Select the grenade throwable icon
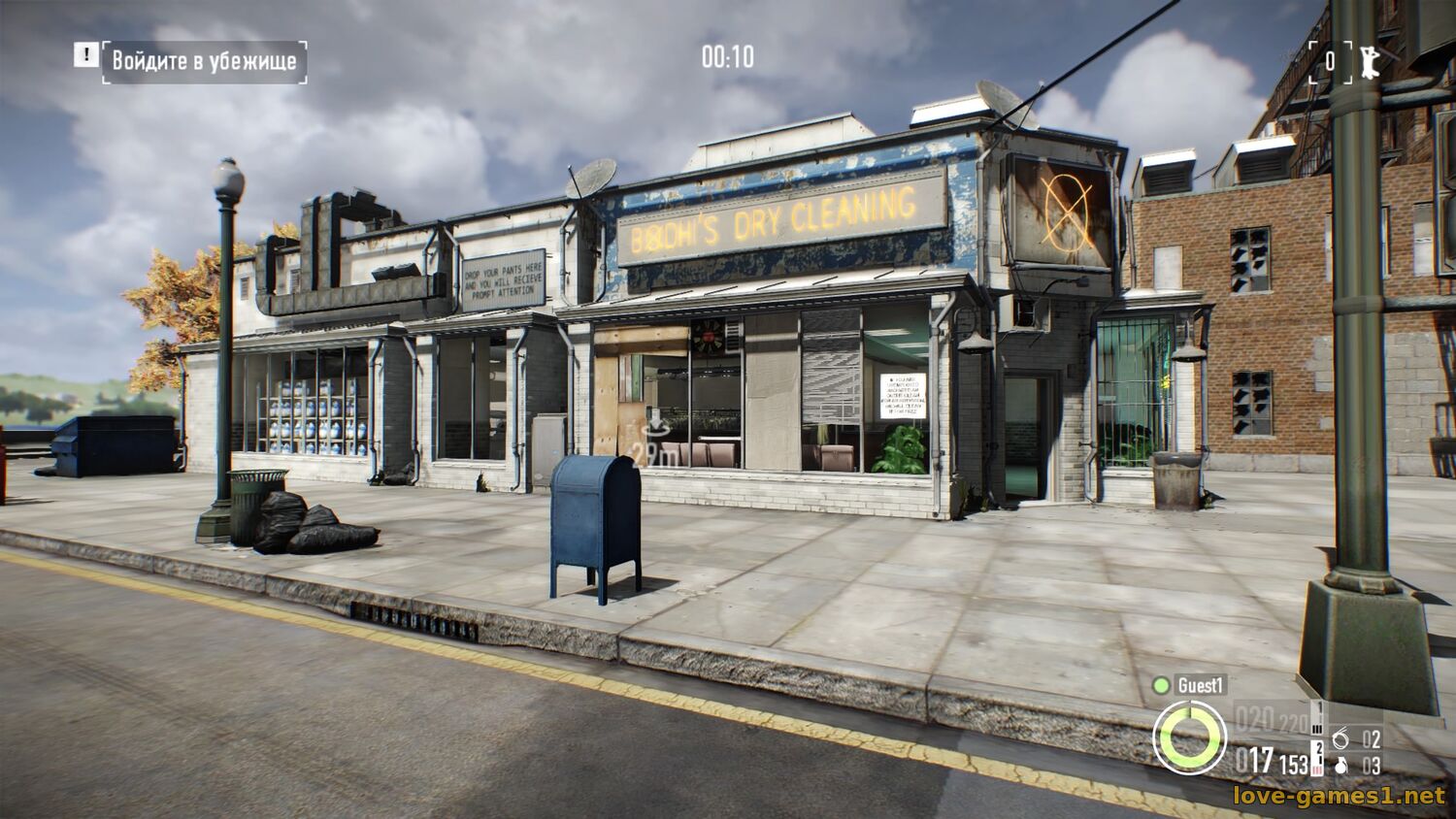 (1341, 766)
